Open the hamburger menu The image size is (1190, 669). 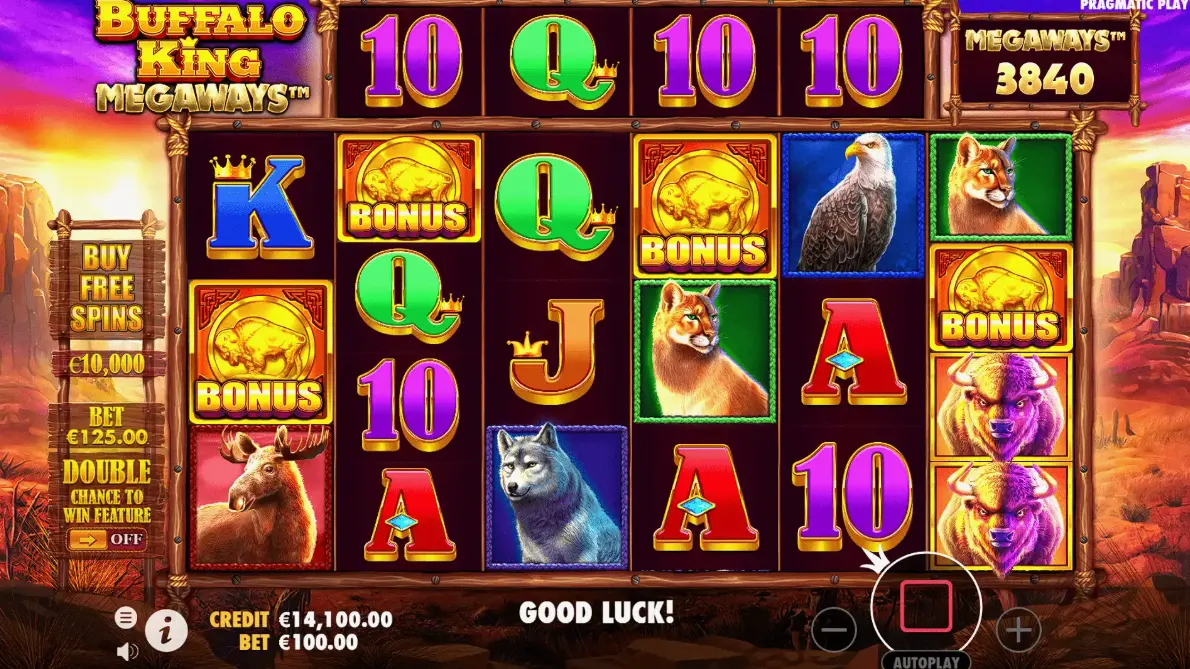tap(126, 617)
